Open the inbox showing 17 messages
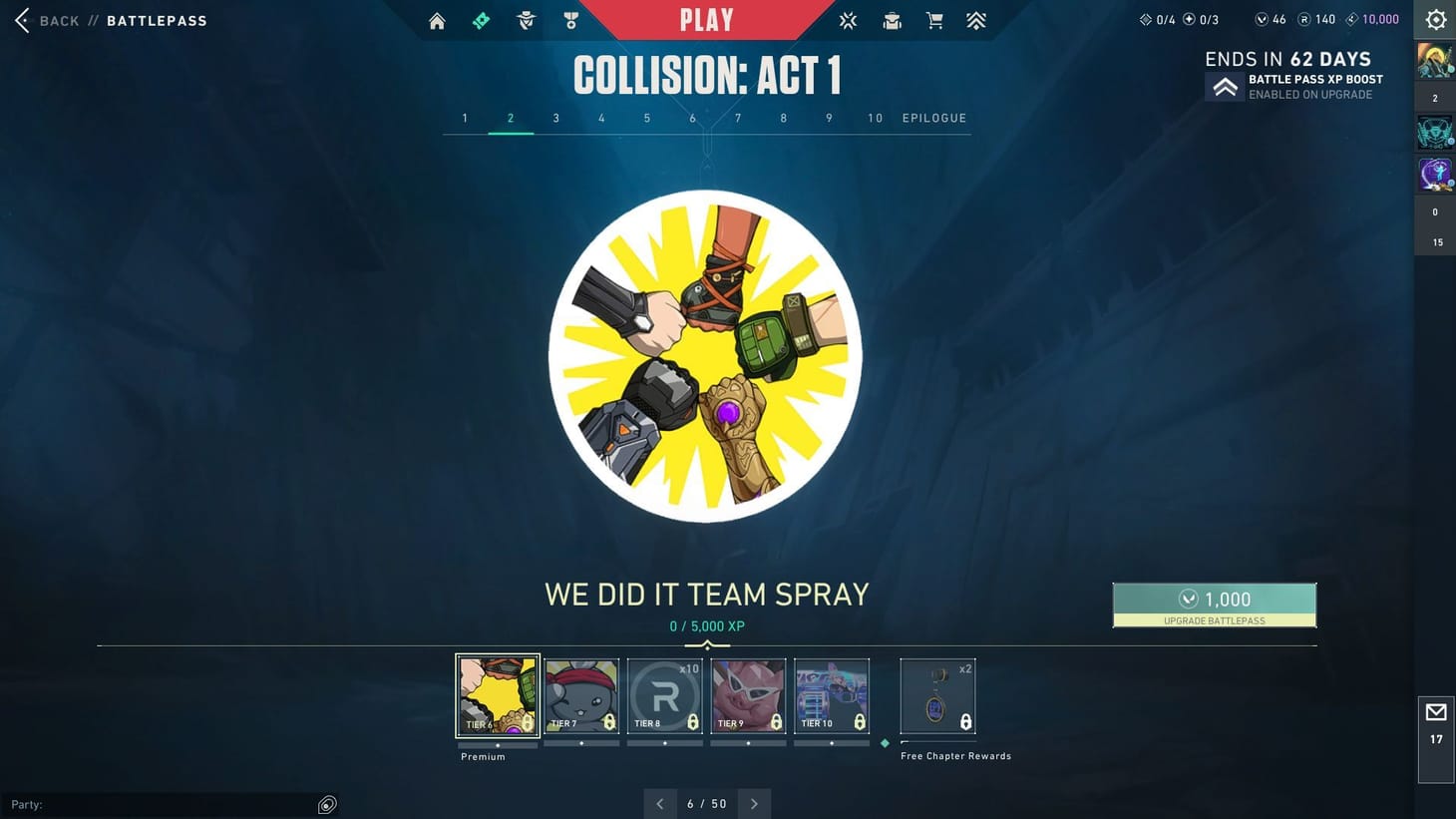Image resolution: width=1456 pixels, height=819 pixels. click(x=1436, y=717)
